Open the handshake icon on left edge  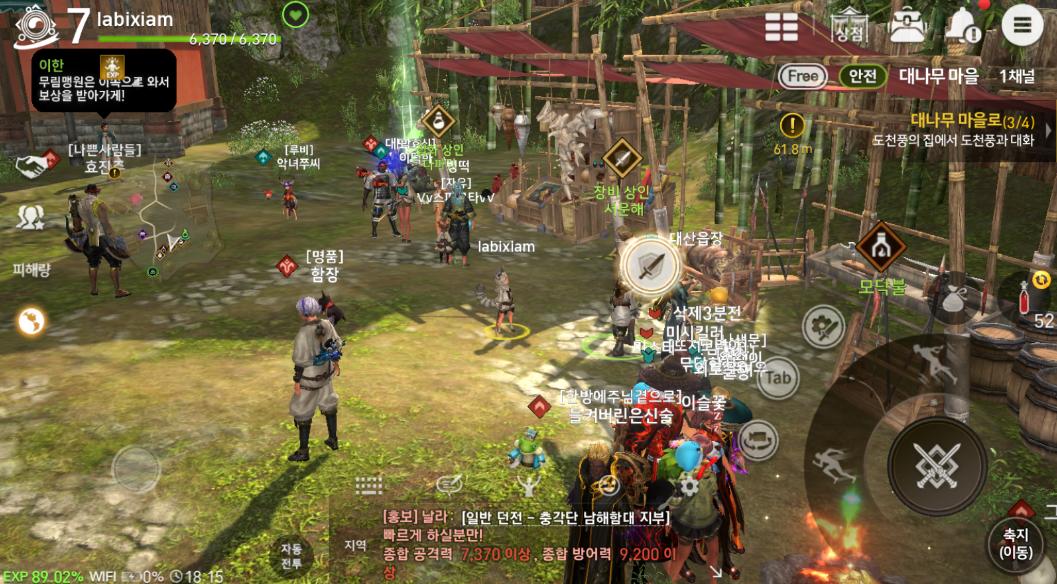32,165
